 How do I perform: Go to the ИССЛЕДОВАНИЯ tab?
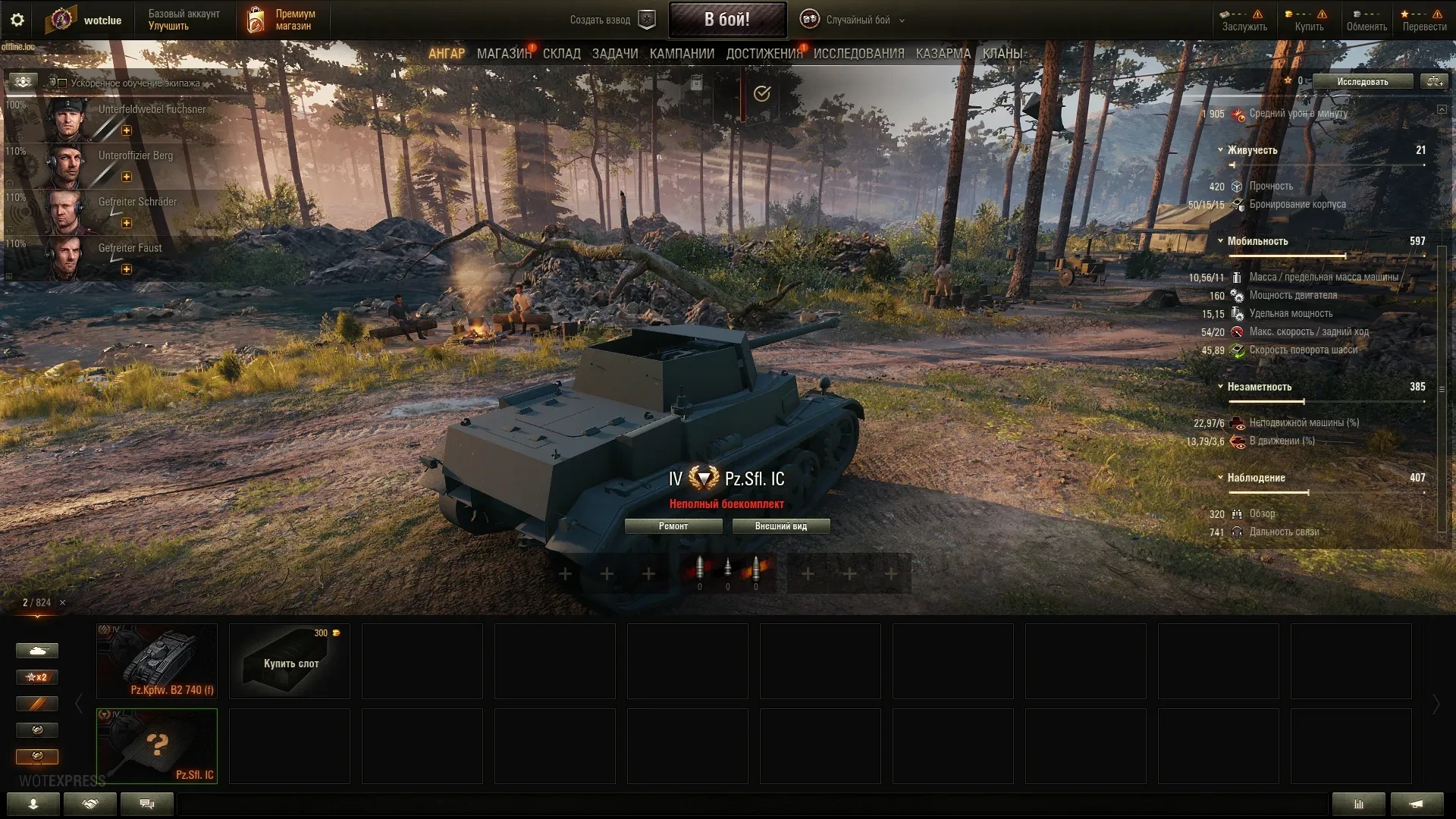(858, 54)
